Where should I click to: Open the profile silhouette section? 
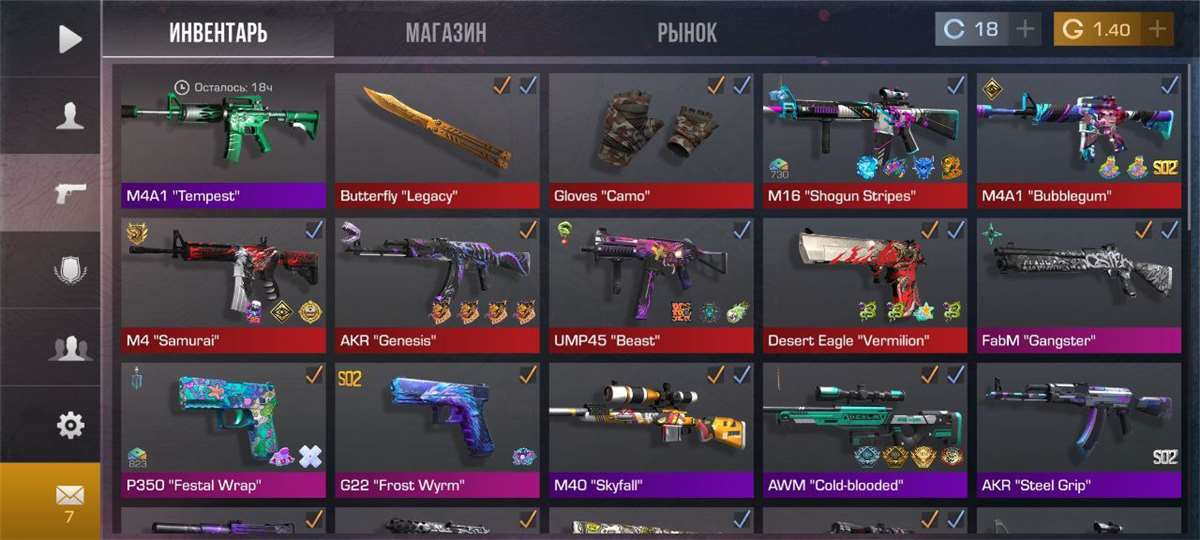[70, 117]
